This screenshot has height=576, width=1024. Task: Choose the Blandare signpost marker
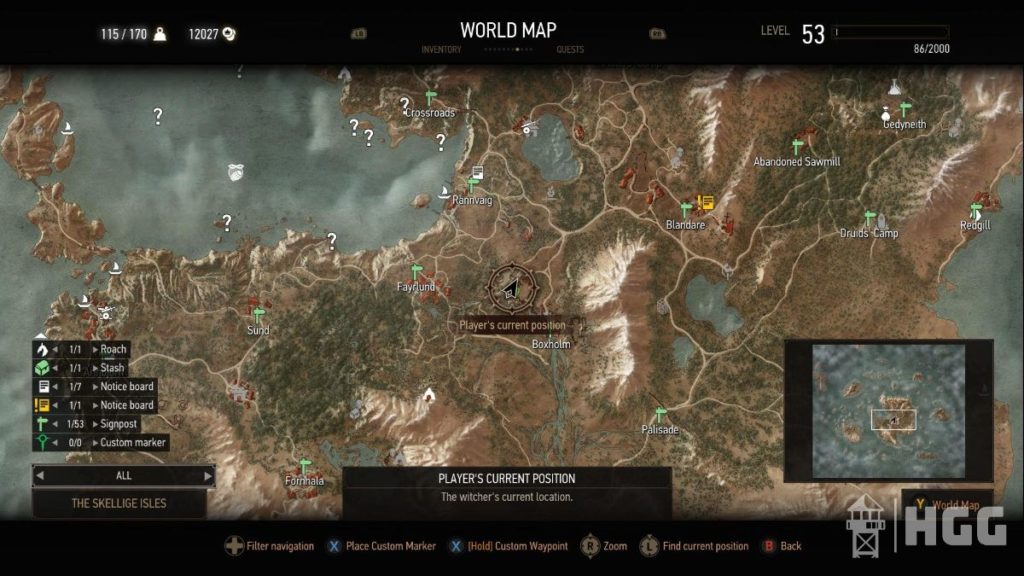click(686, 209)
